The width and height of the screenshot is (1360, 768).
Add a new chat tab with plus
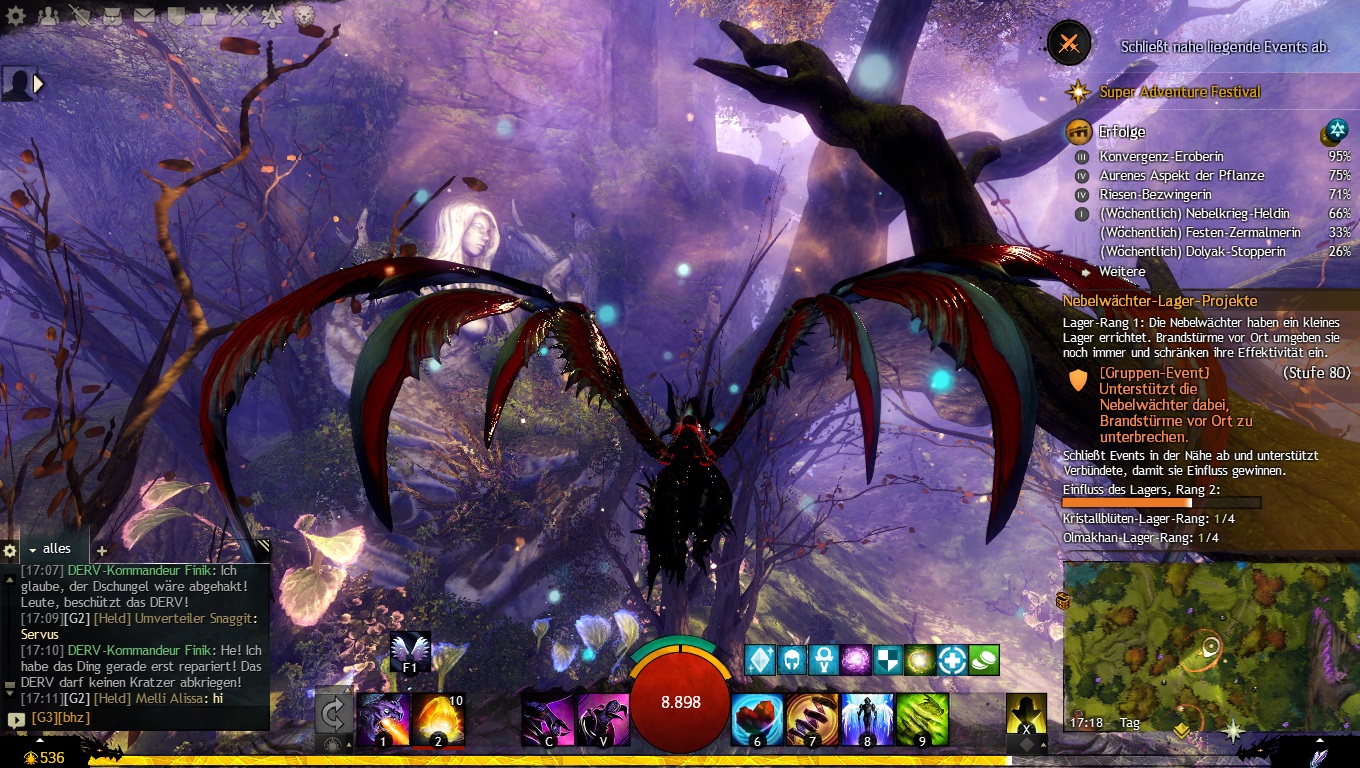pos(101,550)
